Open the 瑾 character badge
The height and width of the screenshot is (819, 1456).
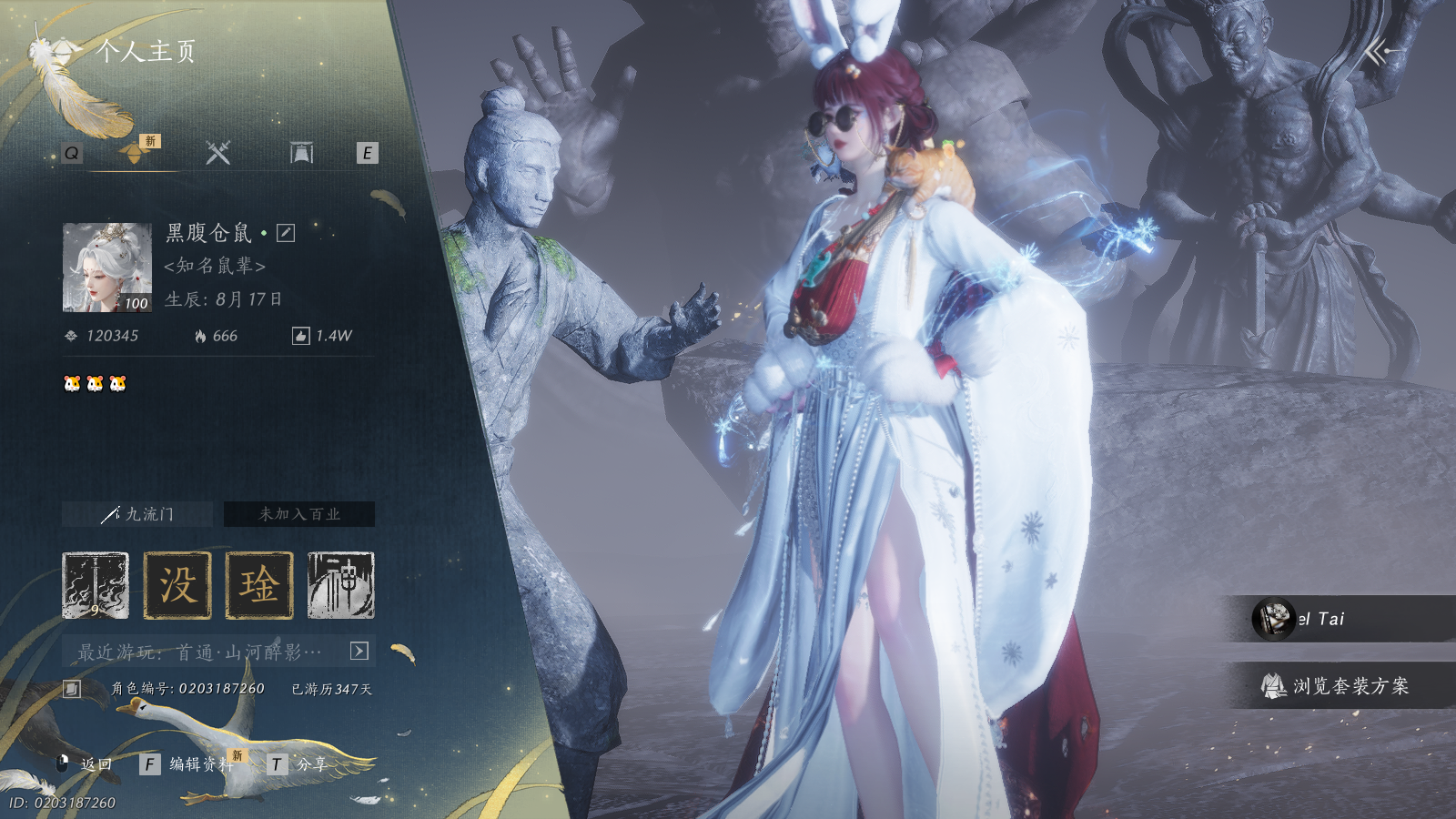[x=259, y=585]
